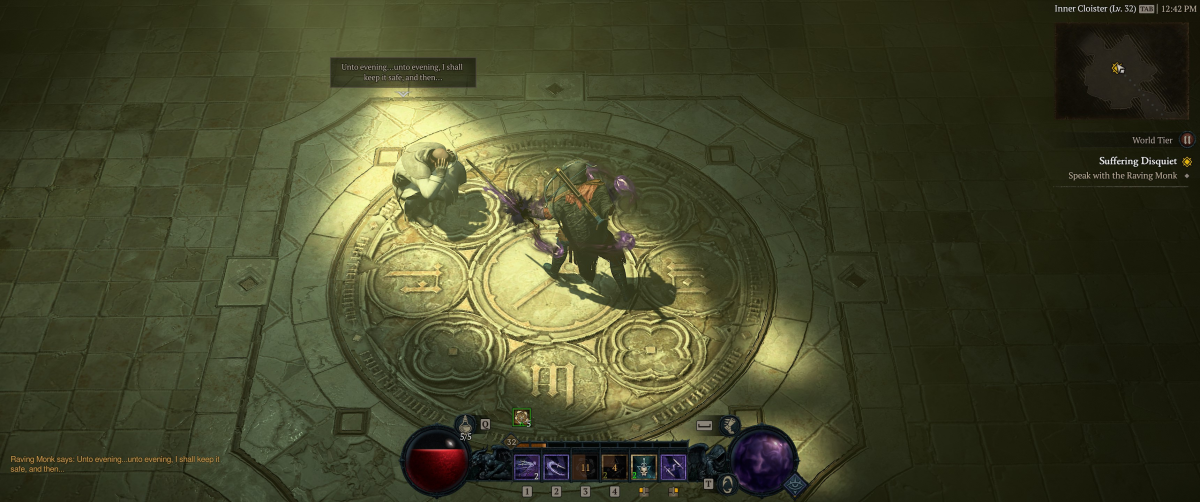Select the skill on cooldown showing 11
Screen dimensions: 1200x502
[x=585, y=466]
